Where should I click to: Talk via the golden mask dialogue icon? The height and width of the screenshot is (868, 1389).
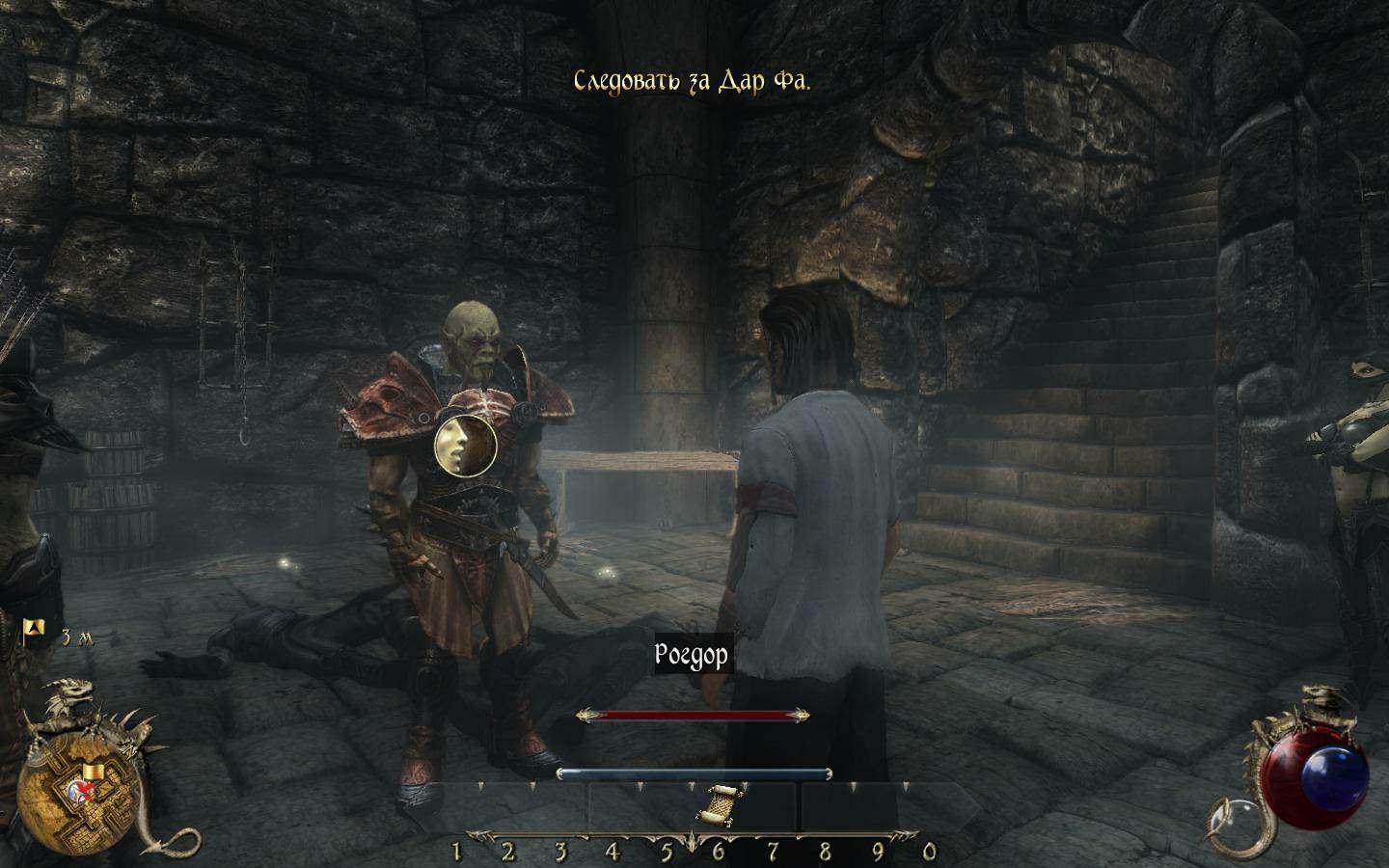(465, 445)
